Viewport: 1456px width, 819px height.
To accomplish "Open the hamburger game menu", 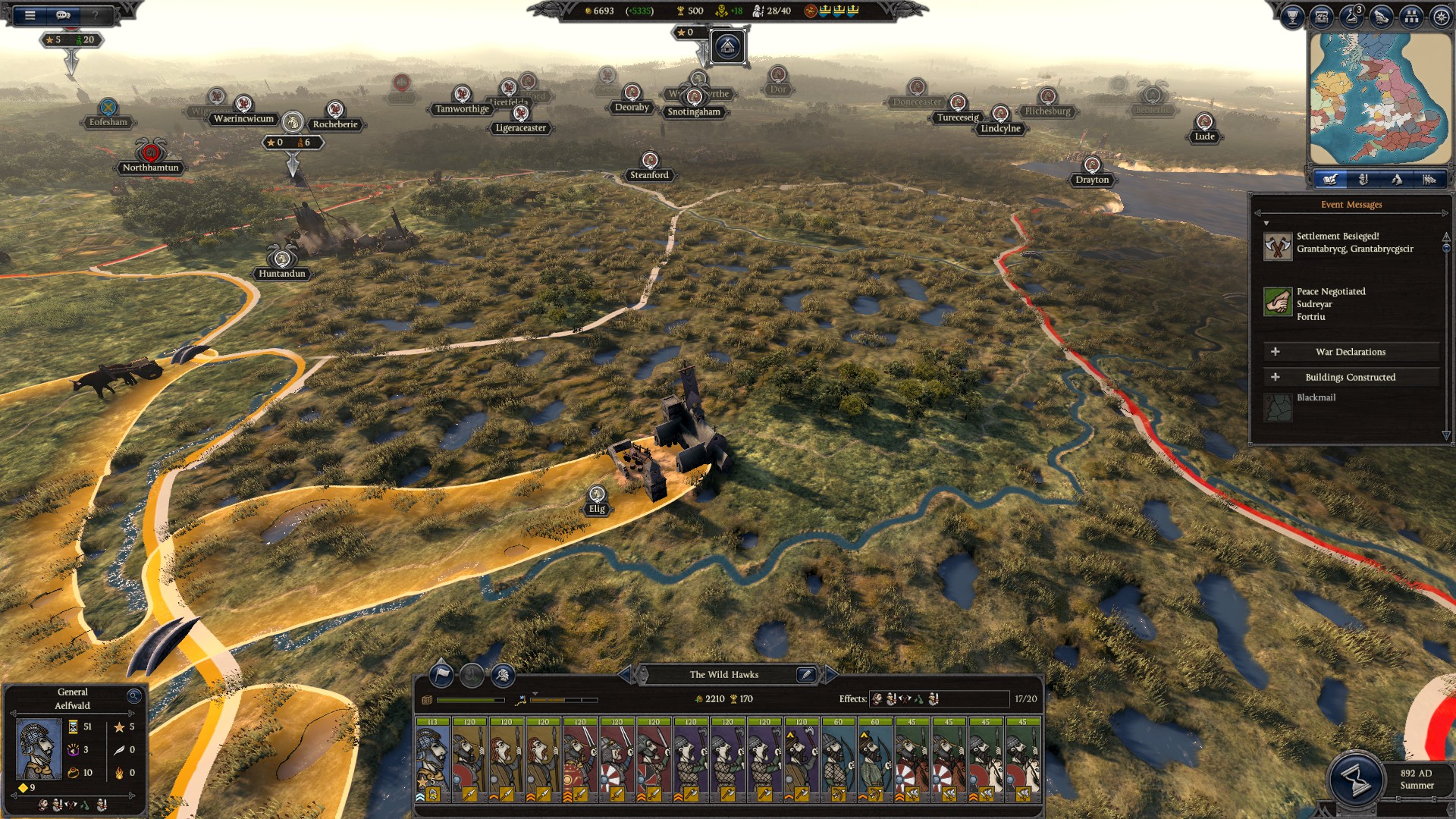I will [30, 14].
